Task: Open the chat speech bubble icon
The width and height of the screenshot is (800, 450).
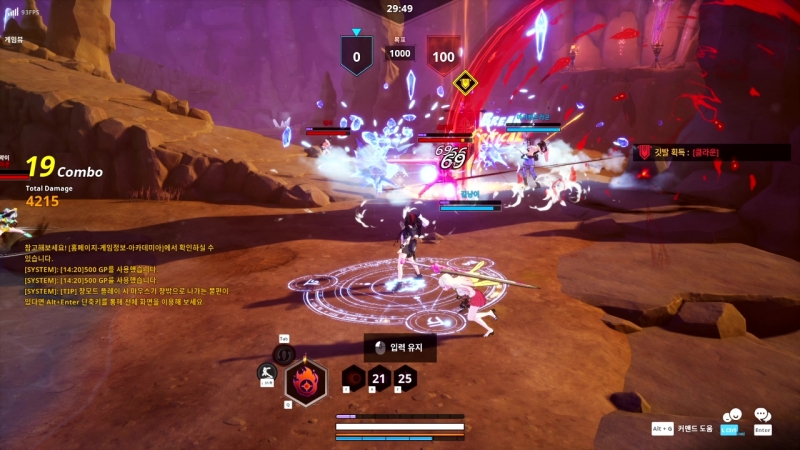Action: (762, 415)
